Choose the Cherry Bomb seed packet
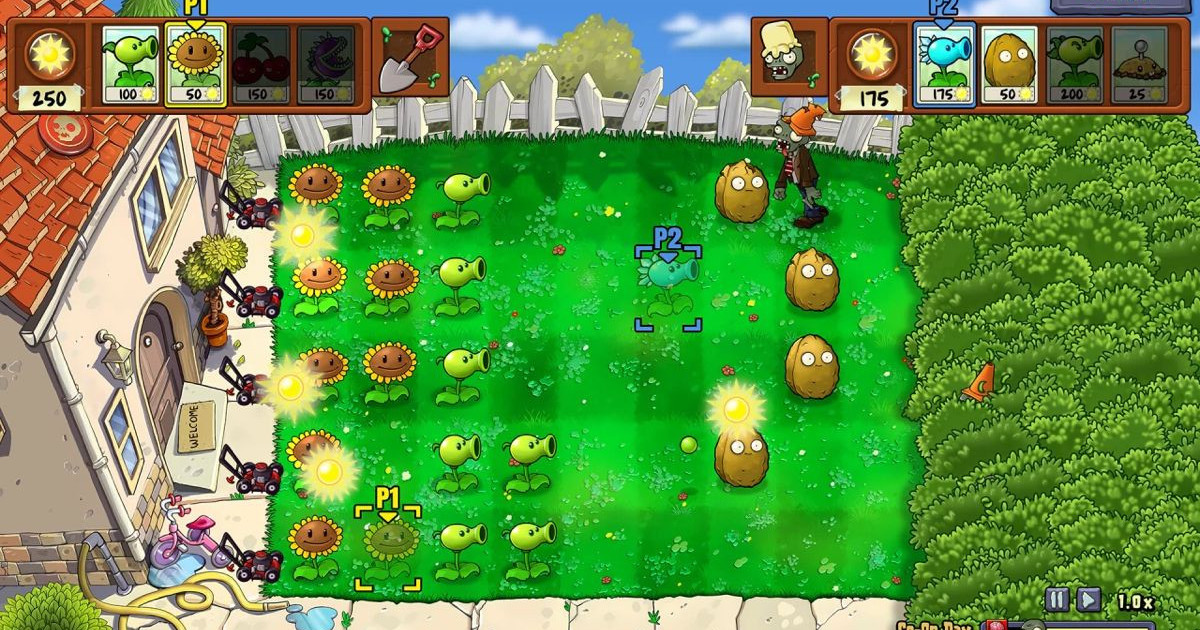Image resolution: width=1200 pixels, height=630 pixels. click(x=260, y=64)
